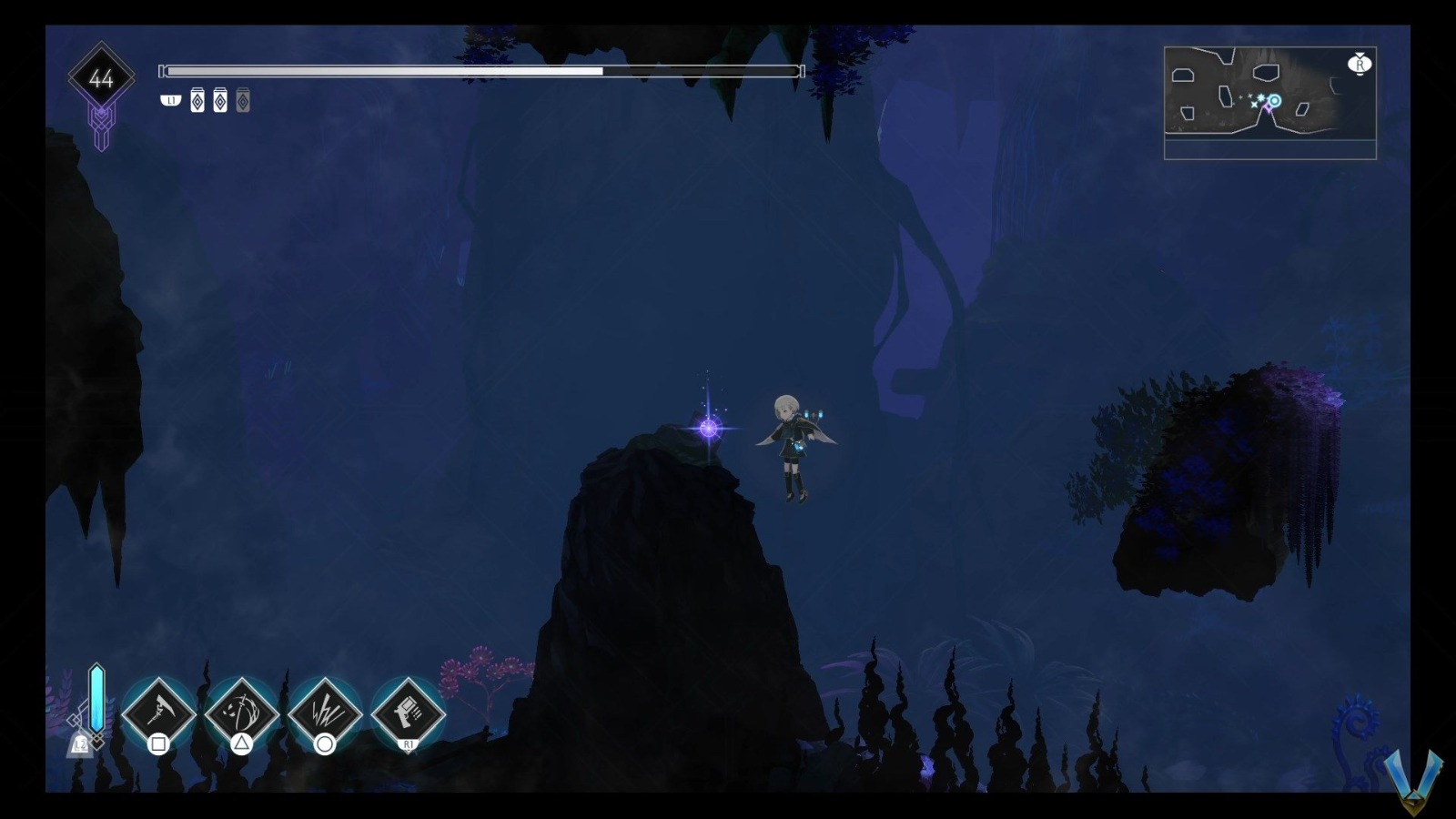1456x819 pixels.
Task: Click the R1 label under the gun skill
Action: click(408, 743)
